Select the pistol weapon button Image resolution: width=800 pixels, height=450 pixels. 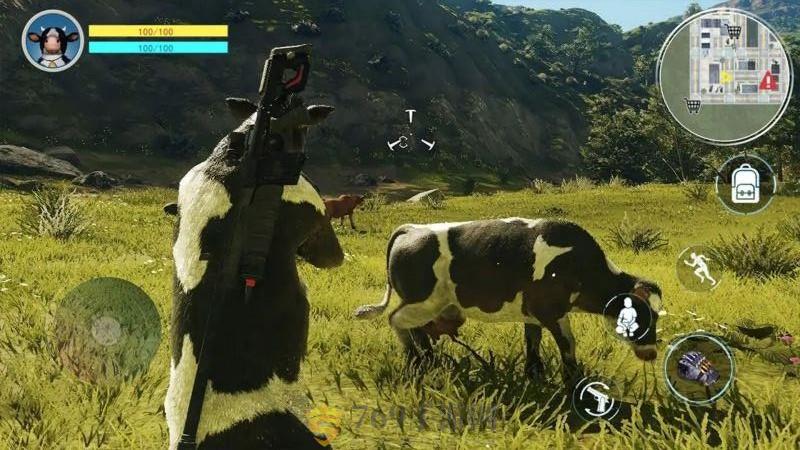600,399
